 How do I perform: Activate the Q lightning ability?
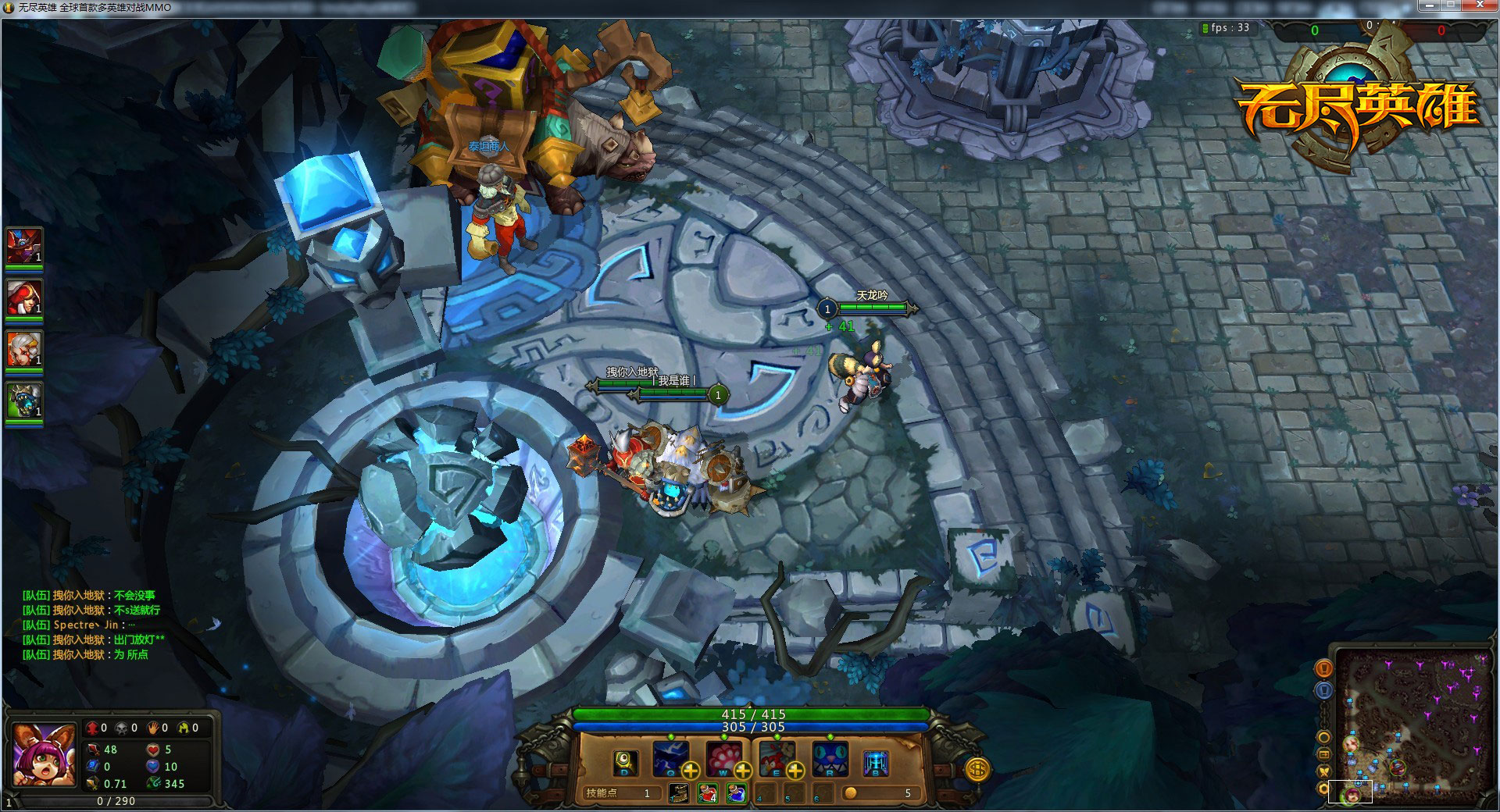[x=670, y=757]
